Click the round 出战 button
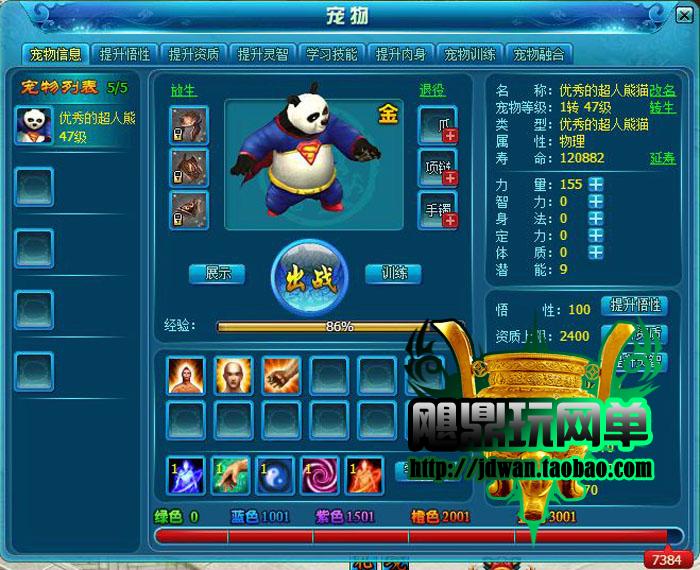 click(x=310, y=278)
